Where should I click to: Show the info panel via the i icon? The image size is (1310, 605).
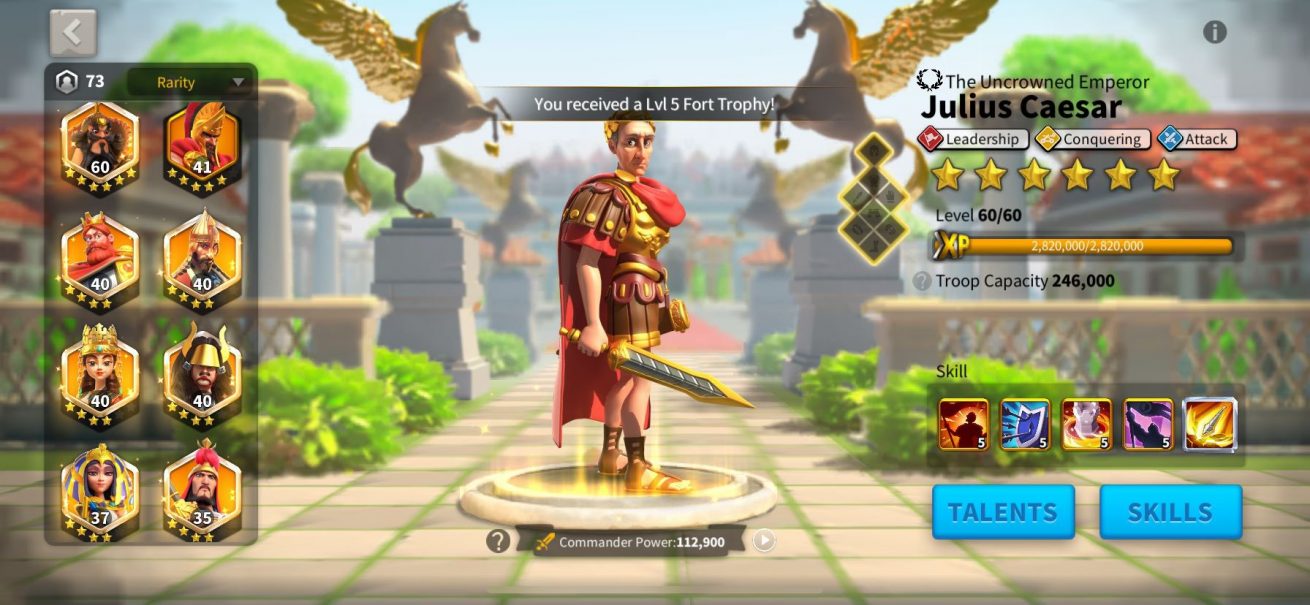tap(1214, 32)
